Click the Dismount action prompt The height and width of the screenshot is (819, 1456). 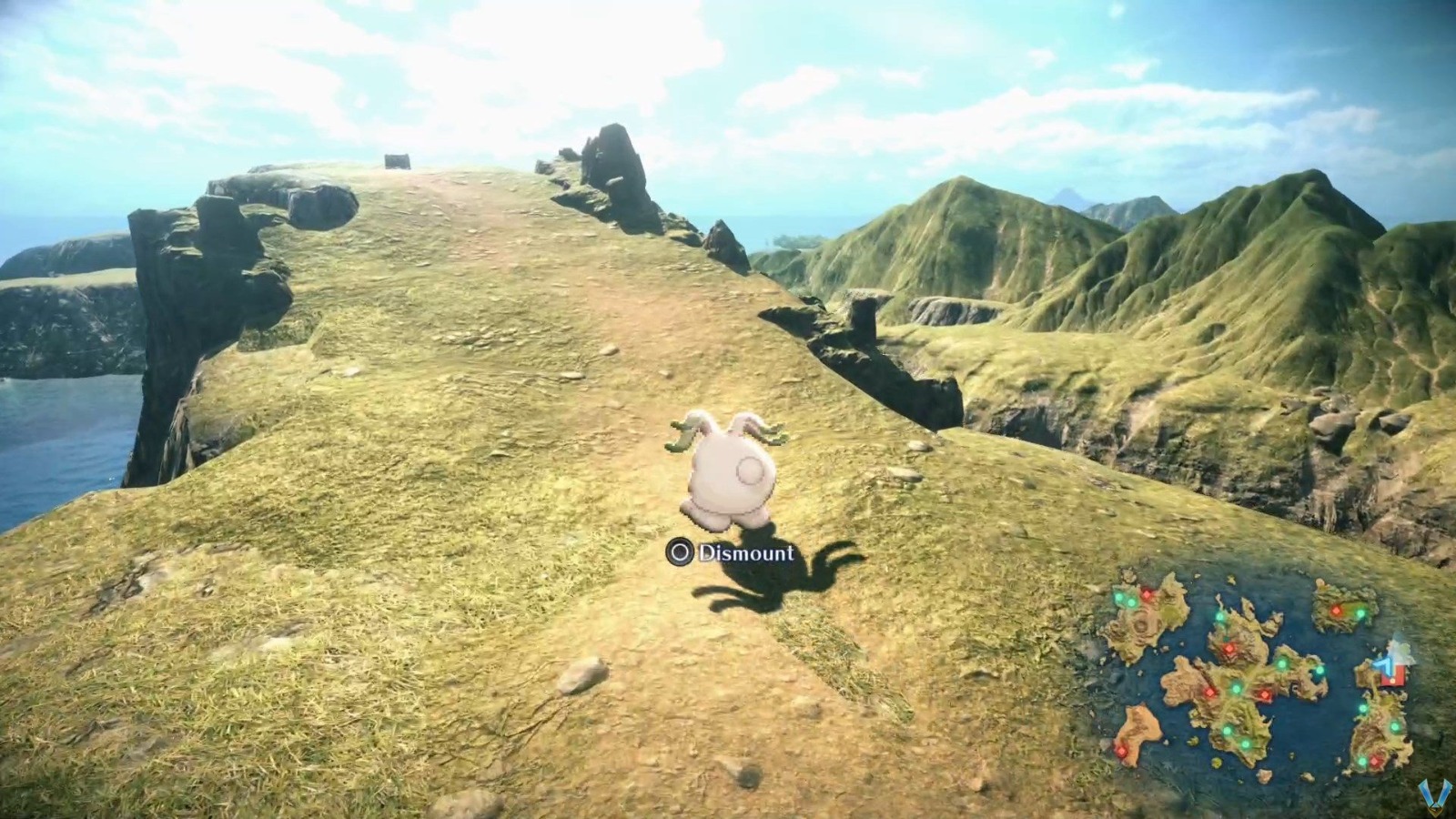tap(744, 550)
